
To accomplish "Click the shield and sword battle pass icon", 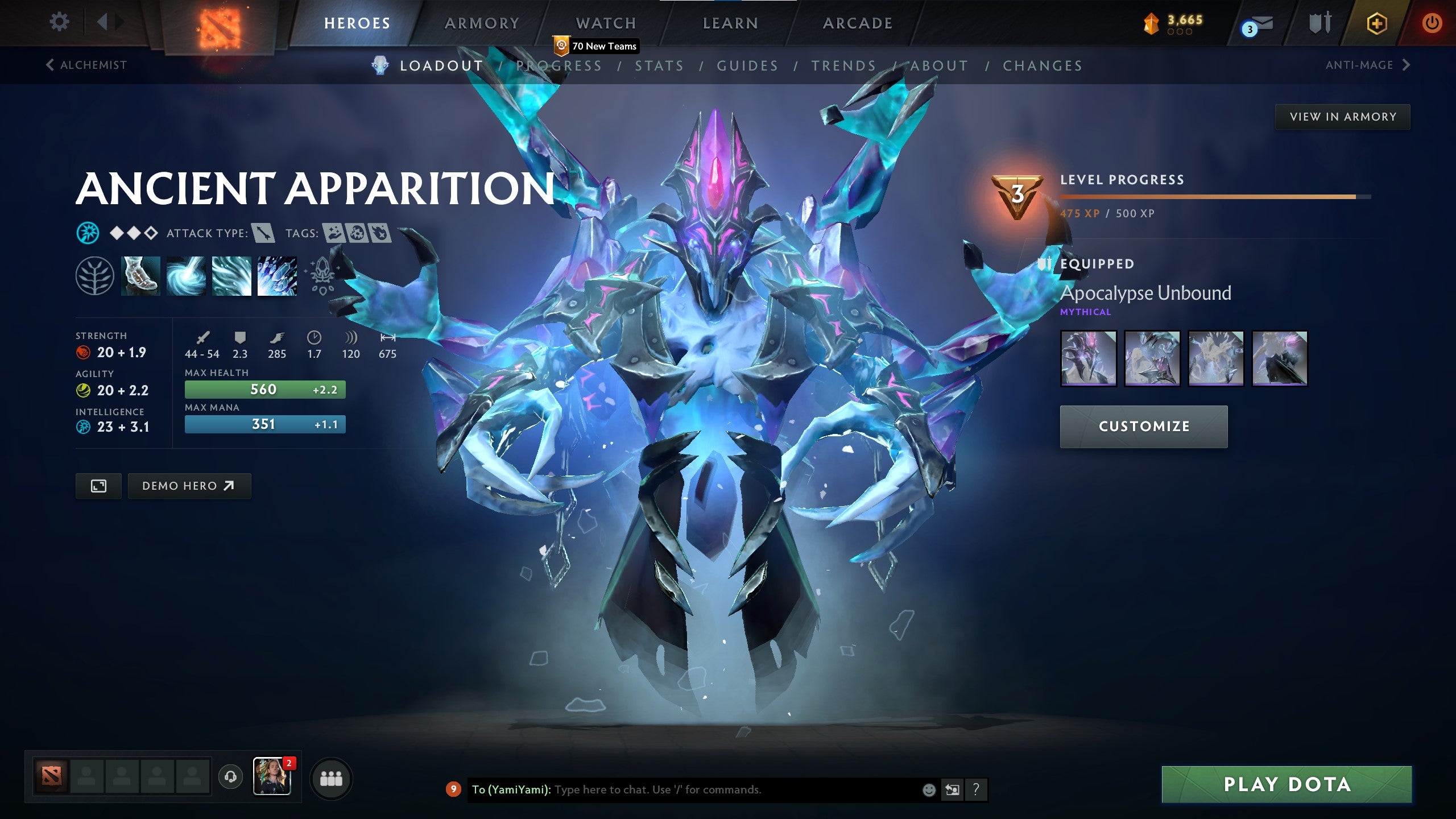I will click(x=1318, y=24).
